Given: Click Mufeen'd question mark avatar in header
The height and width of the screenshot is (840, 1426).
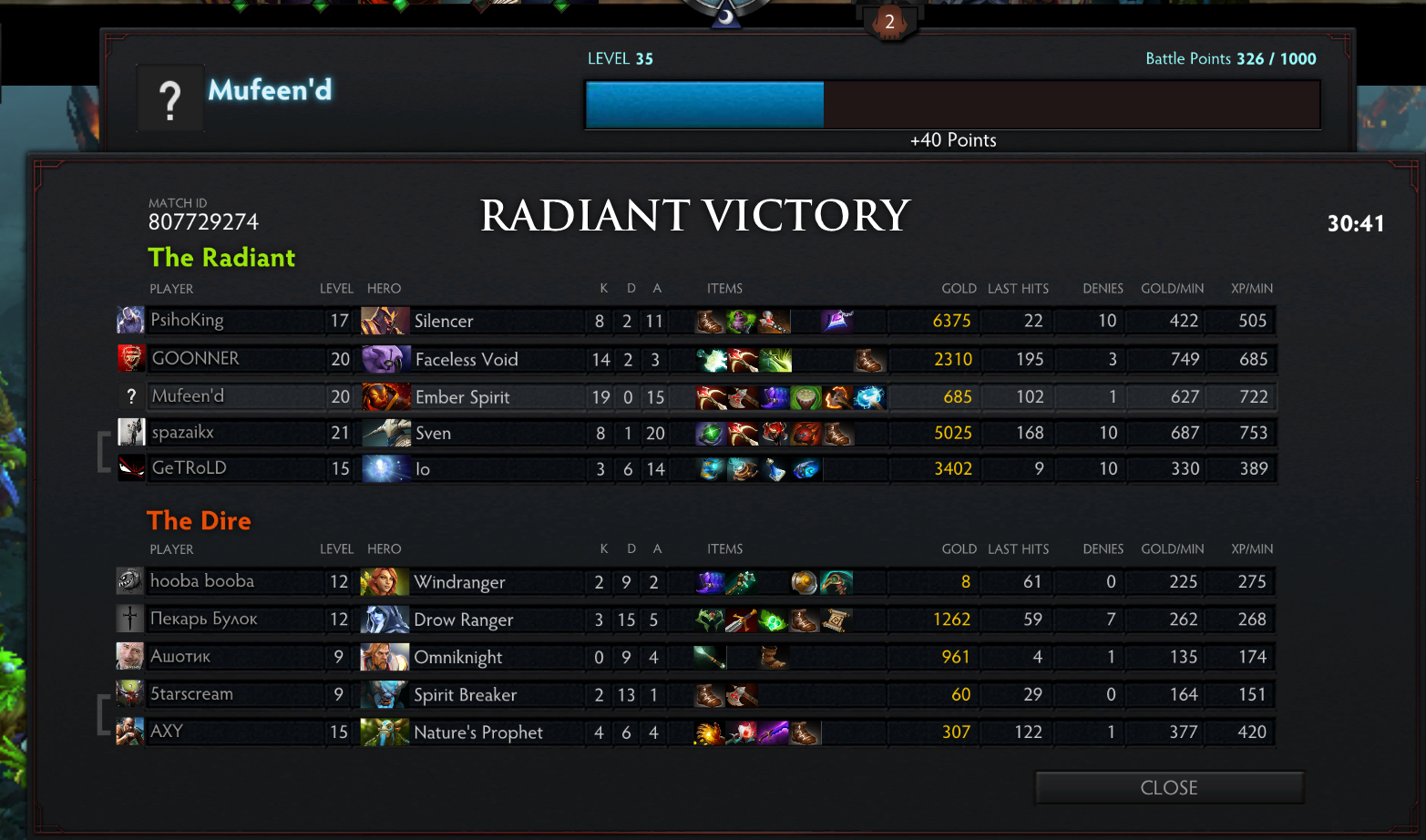Looking at the screenshot, I should 170,98.
